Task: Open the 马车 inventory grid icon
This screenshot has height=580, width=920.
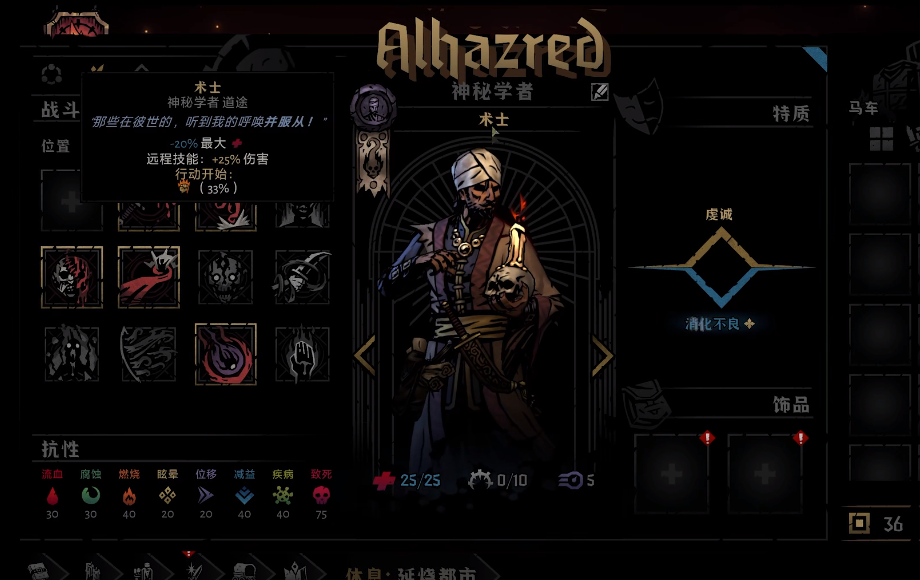Action: pyautogui.click(x=881, y=138)
